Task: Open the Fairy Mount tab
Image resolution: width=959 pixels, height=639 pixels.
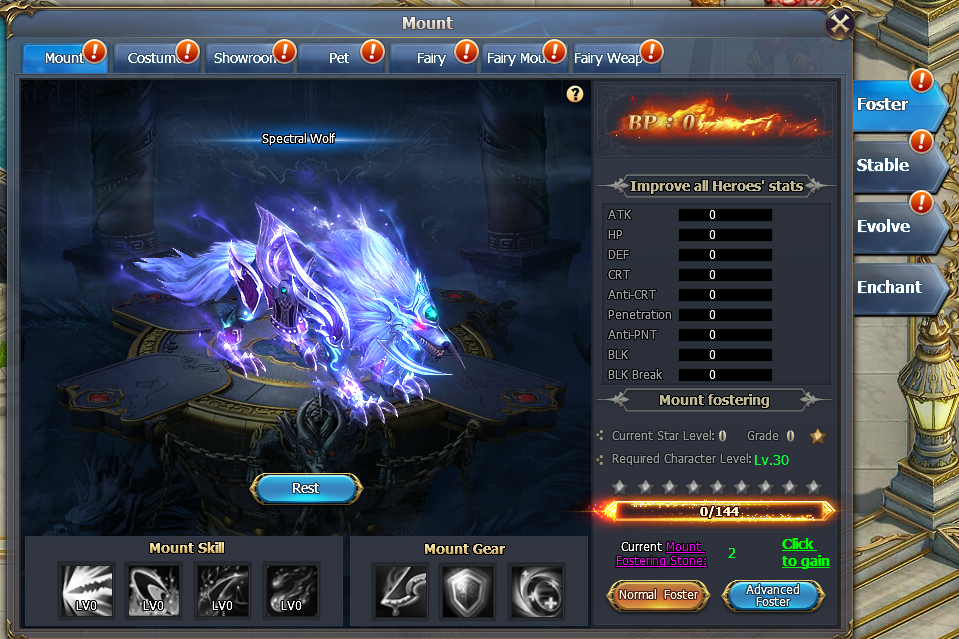Action: click(x=520, y=58)
